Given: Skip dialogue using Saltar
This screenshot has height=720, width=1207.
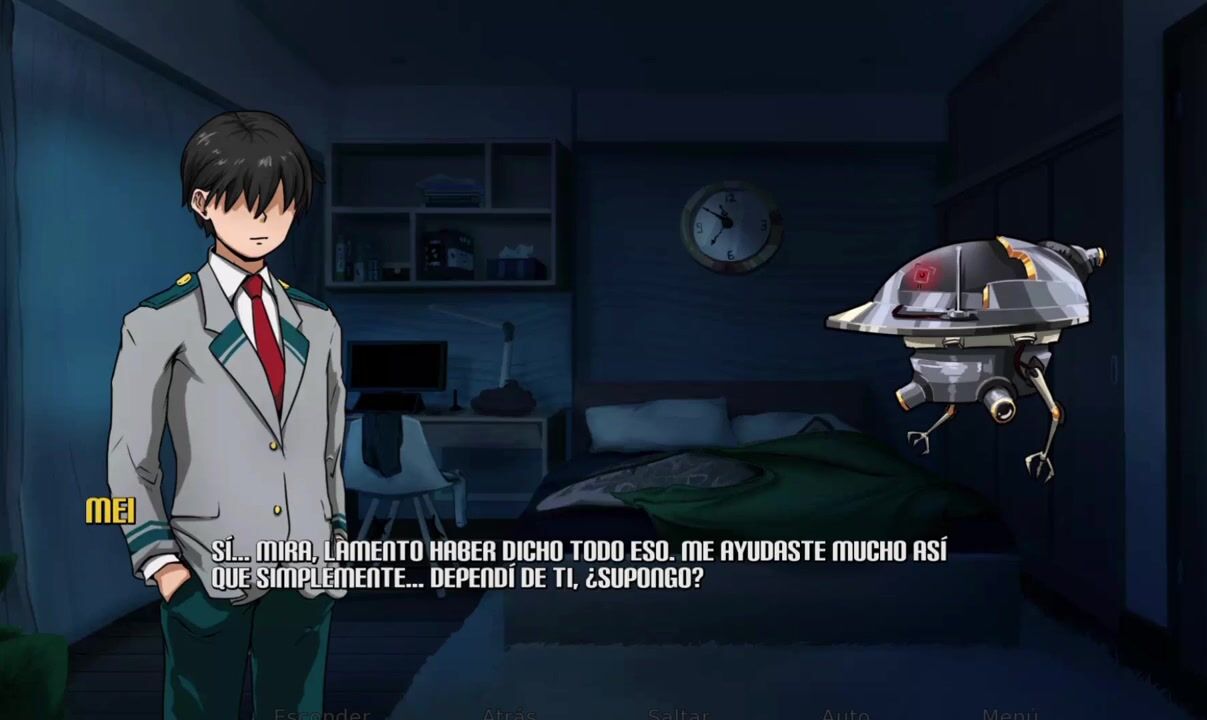Looking at the screenshot, I should [x=678, y=714].
